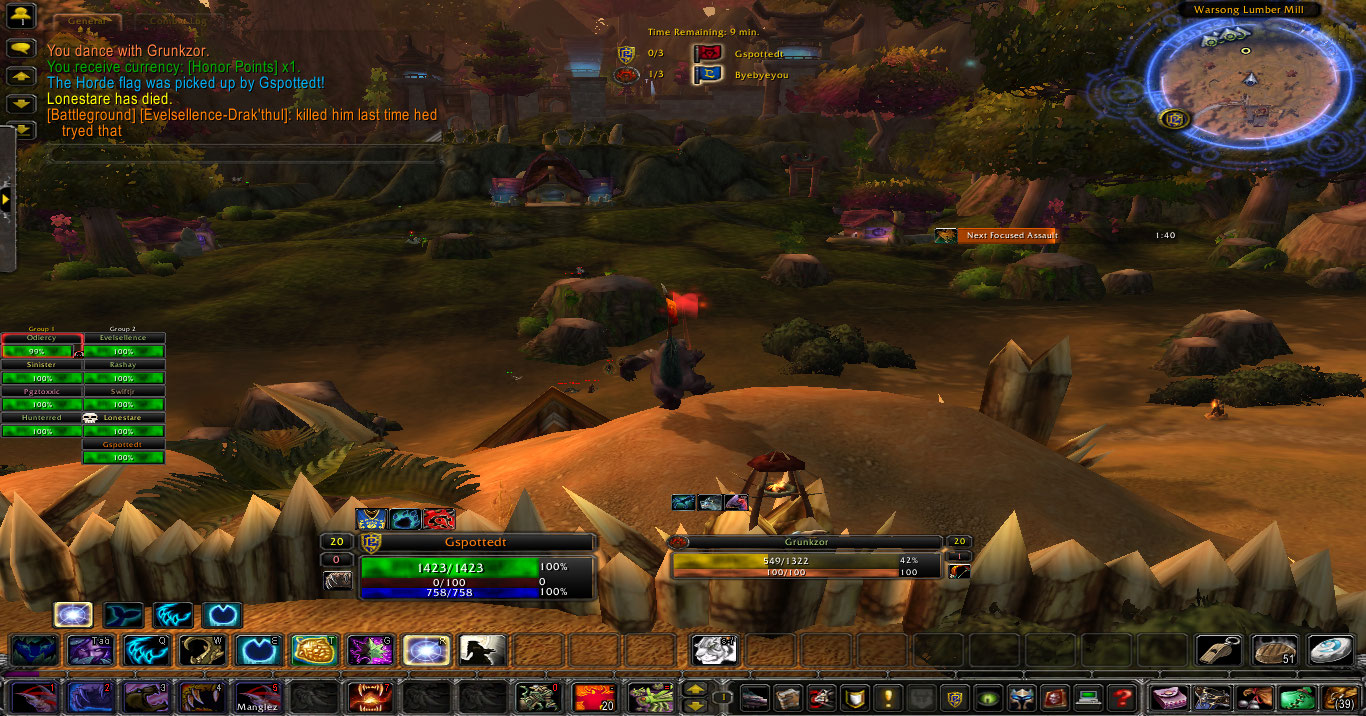
Task: Use the golden bag ability bound to T
Action: [313, 650]
